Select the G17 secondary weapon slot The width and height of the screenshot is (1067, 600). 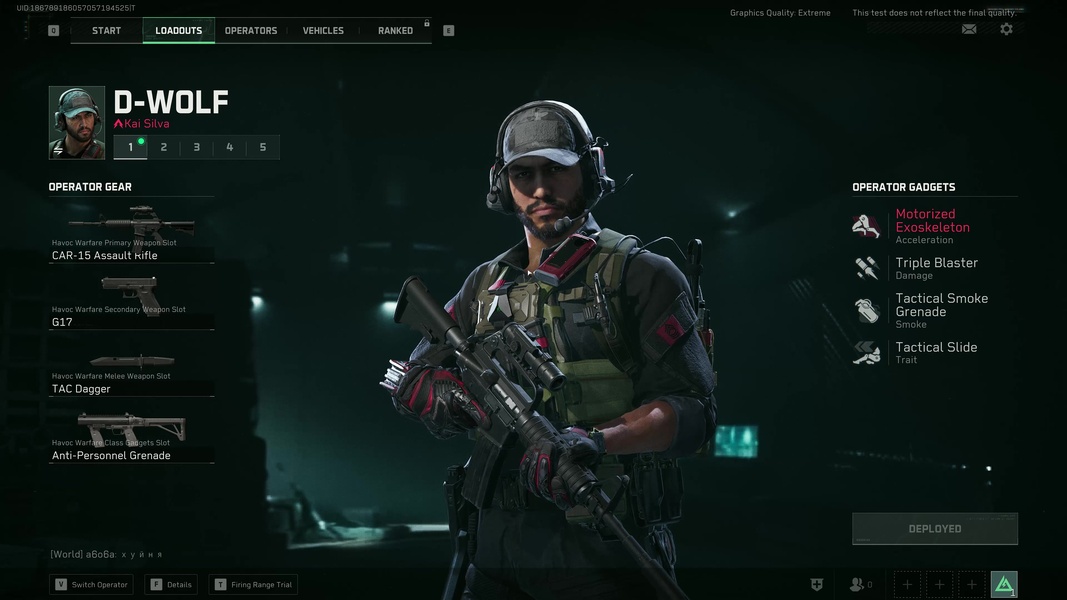131,301
